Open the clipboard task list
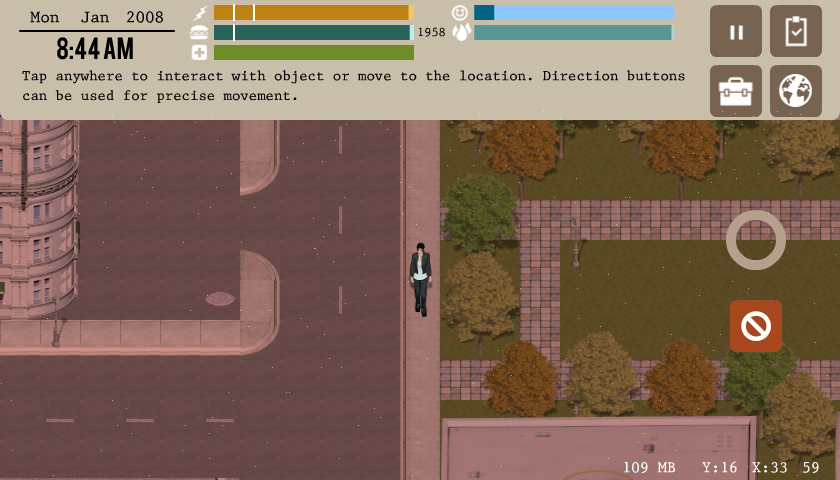 (796, 31)
